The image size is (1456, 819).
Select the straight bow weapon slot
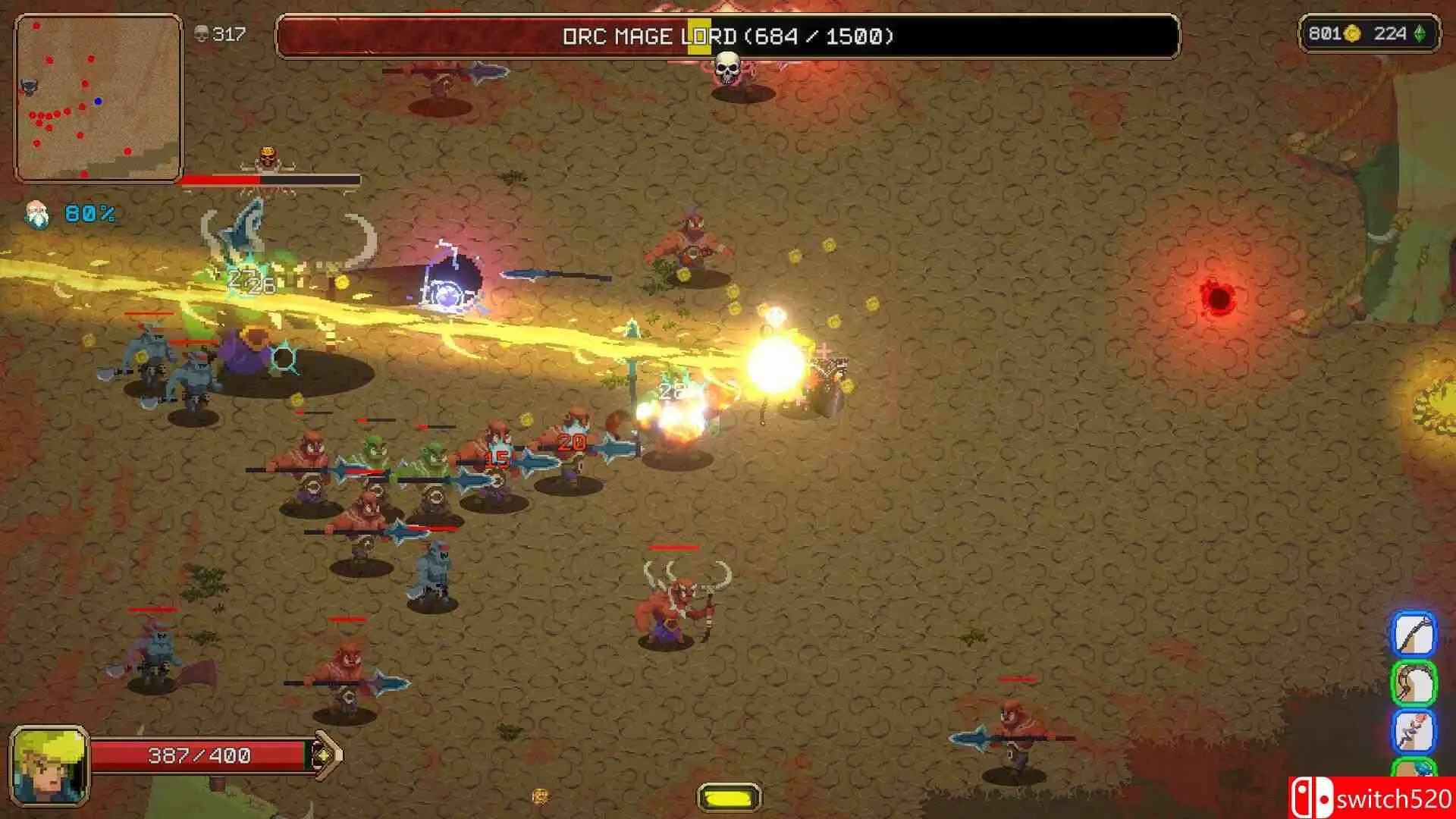(x=1414, y=634)
